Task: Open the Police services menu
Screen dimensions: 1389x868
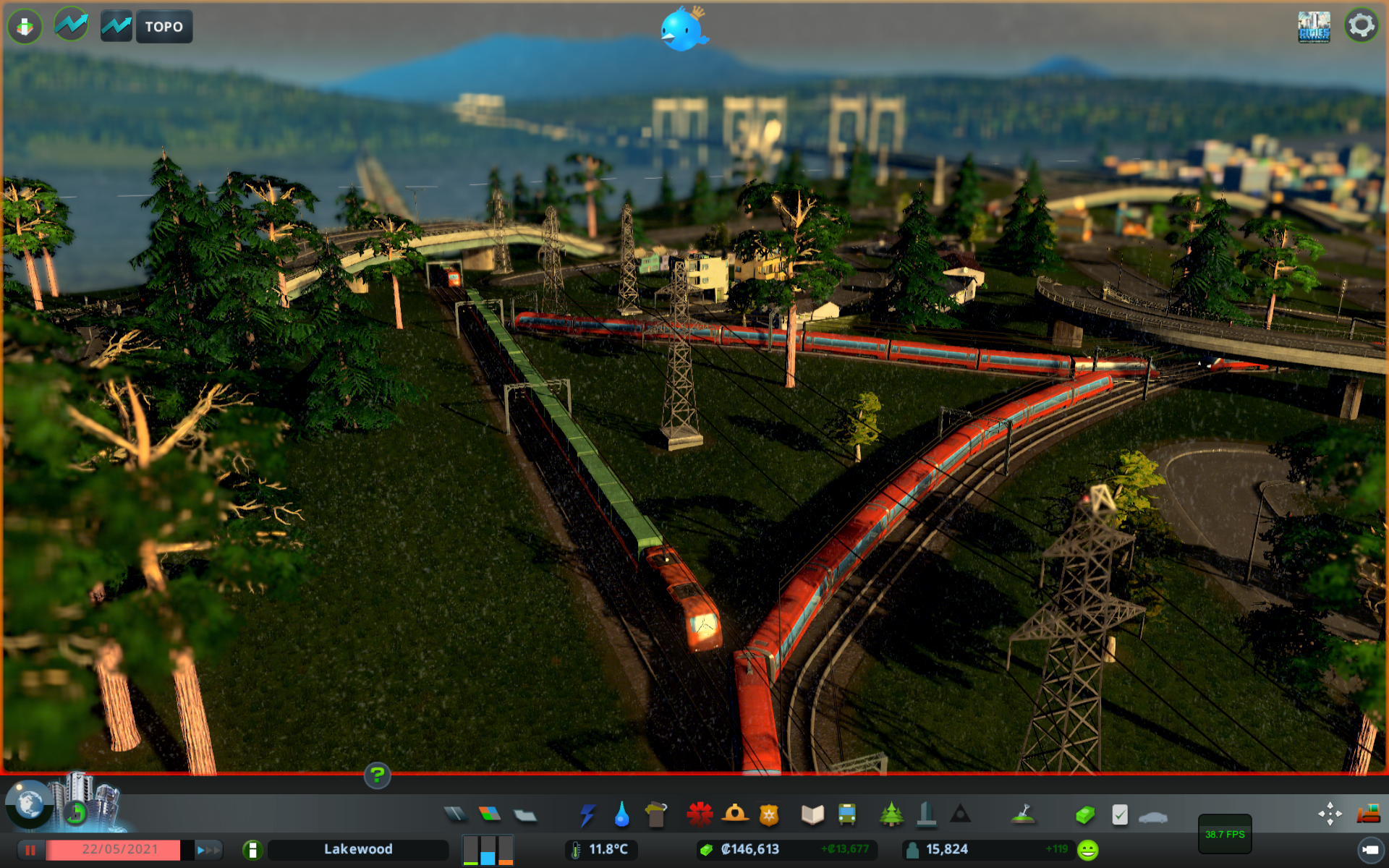Action: [x=768, y=814]
